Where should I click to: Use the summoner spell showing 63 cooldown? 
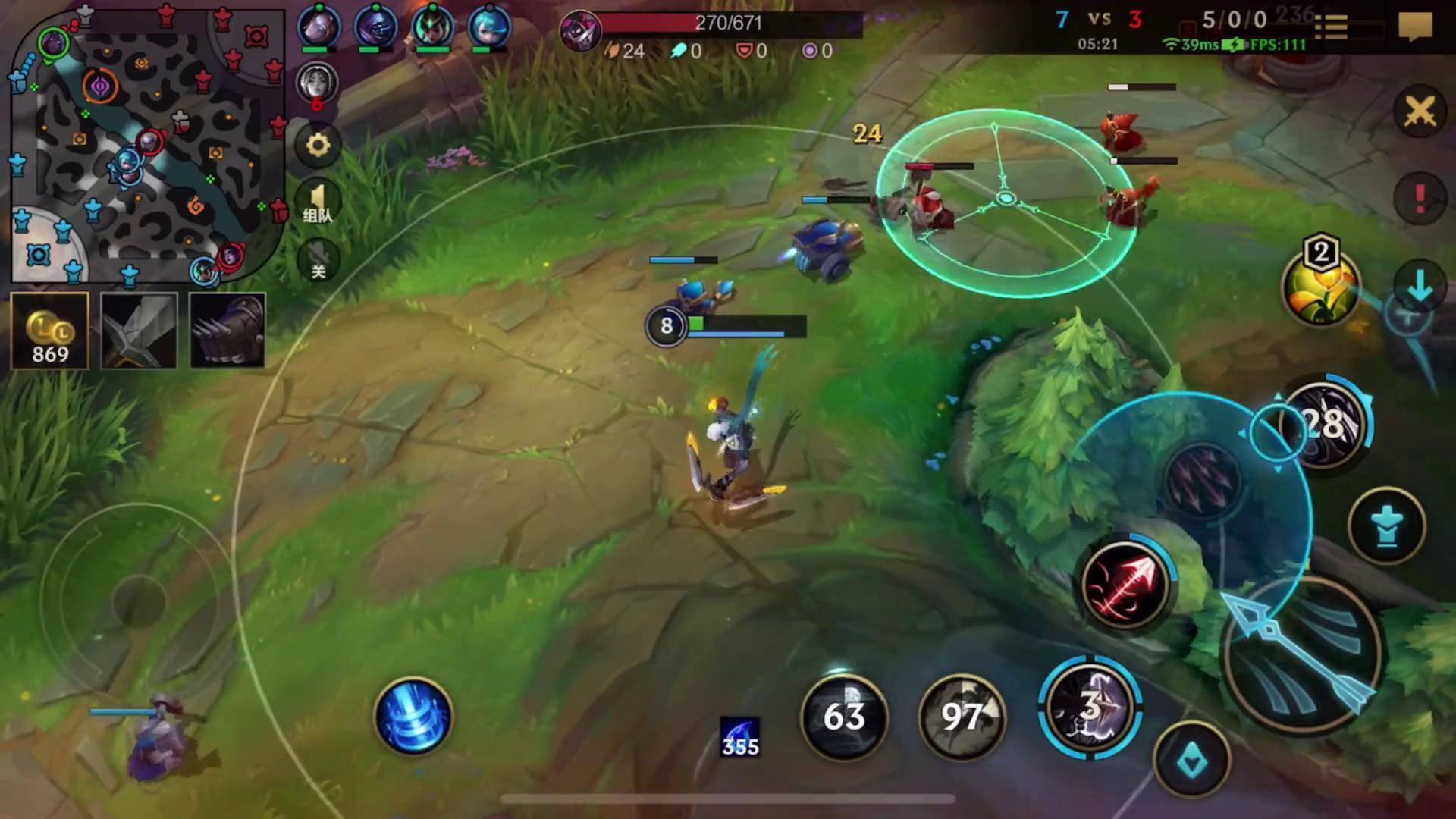[x=844, y=717]
